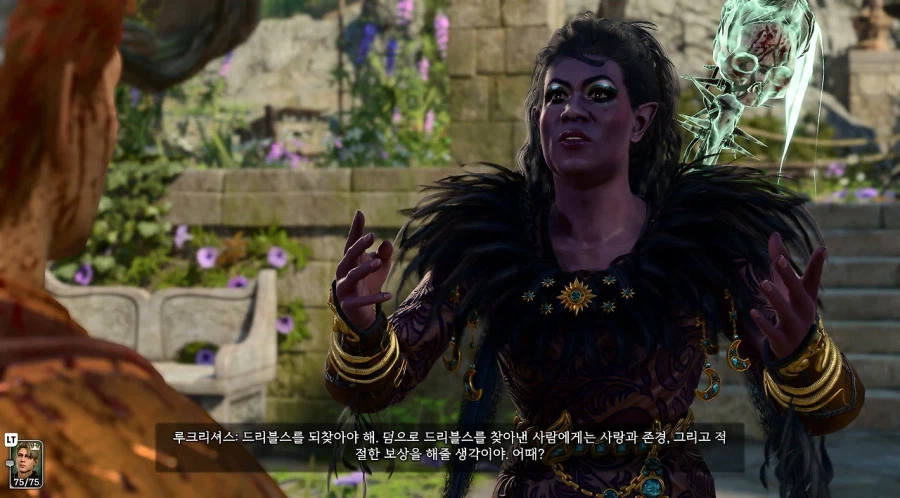Select the party member portrait
The image size is (900, 498).
[x=28, y=461]
